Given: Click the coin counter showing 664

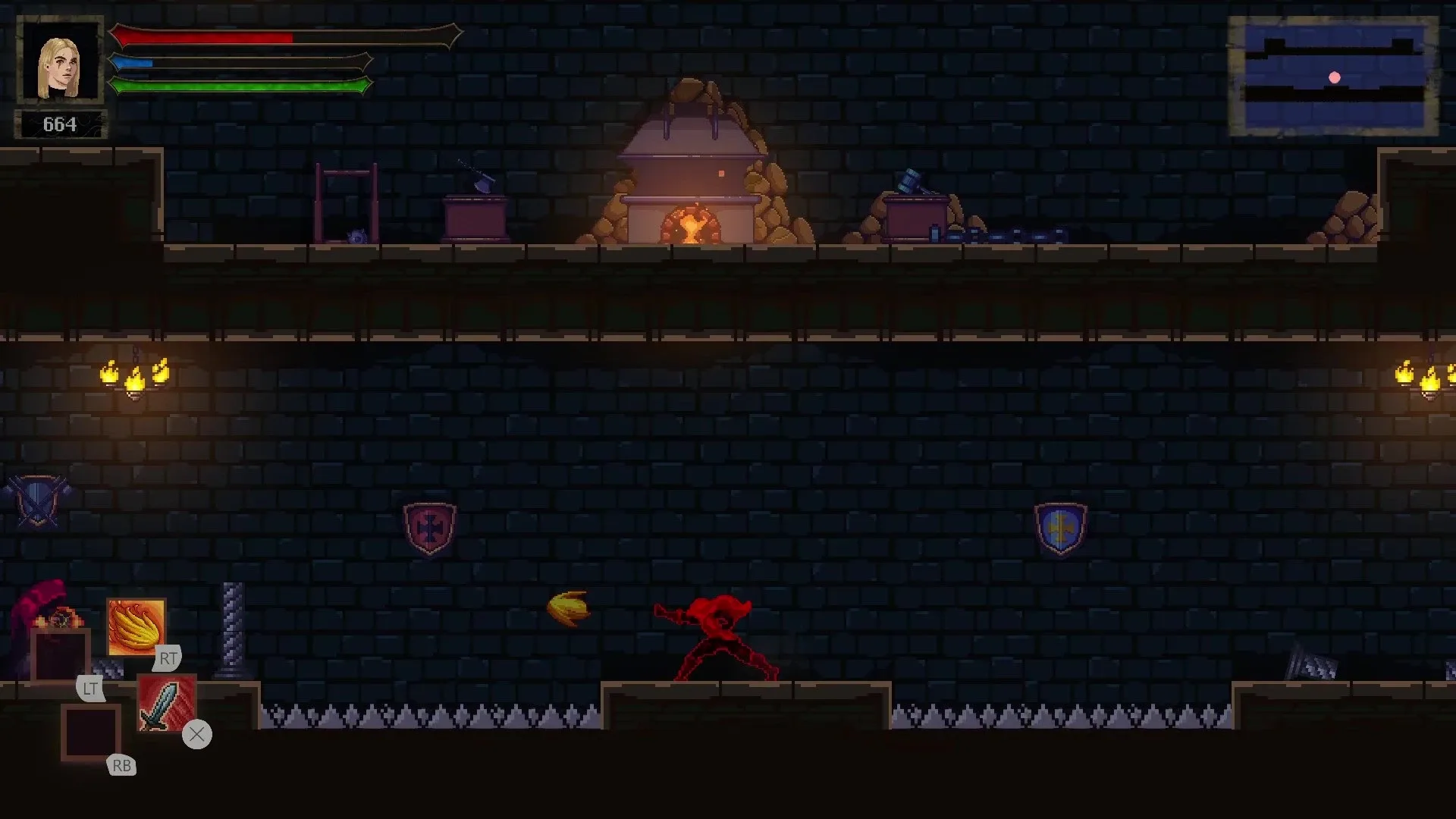Looking at the screenshot, I should 61,121.
